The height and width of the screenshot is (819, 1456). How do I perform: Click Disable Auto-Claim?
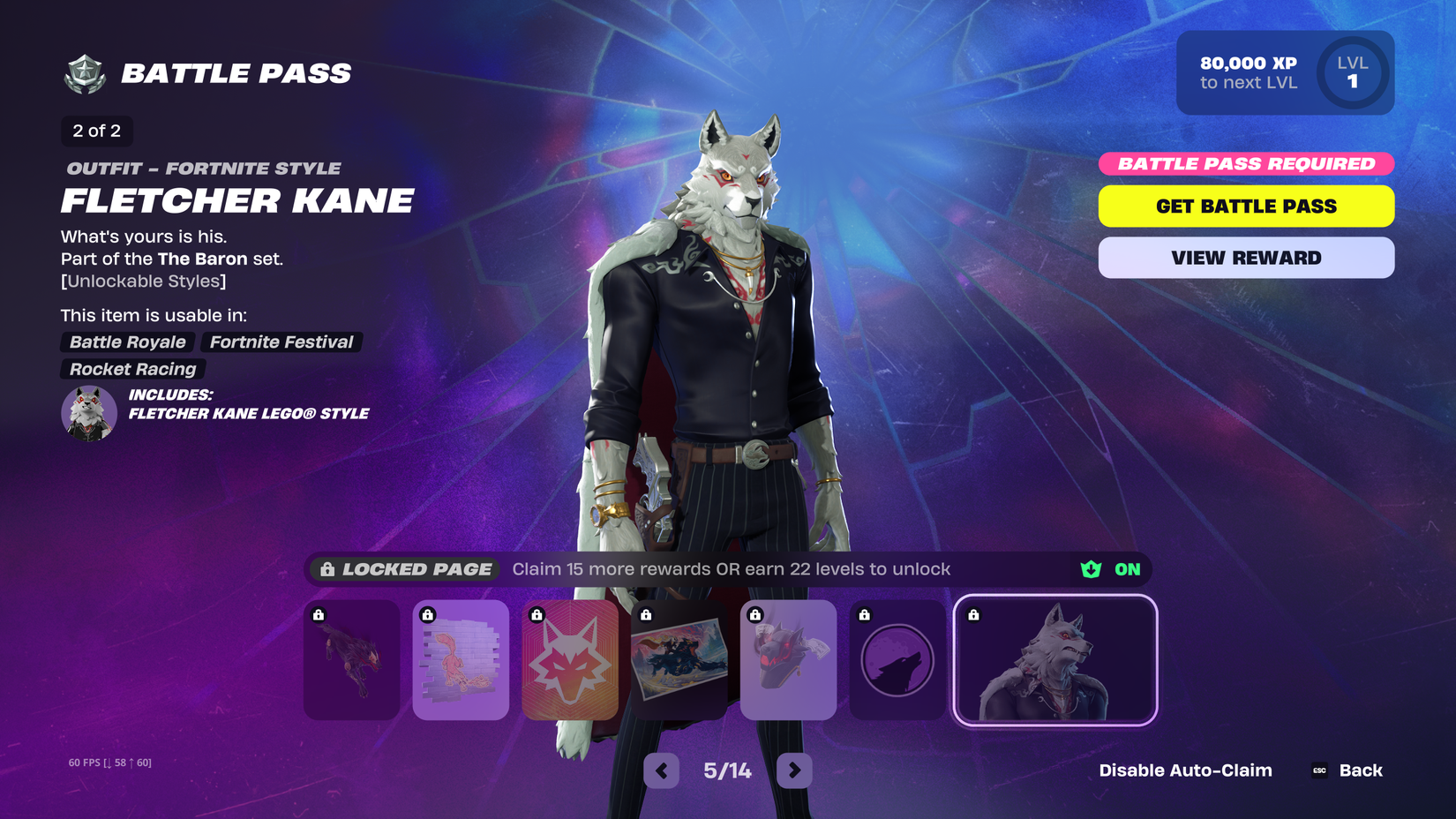(x=1185, y=770)
